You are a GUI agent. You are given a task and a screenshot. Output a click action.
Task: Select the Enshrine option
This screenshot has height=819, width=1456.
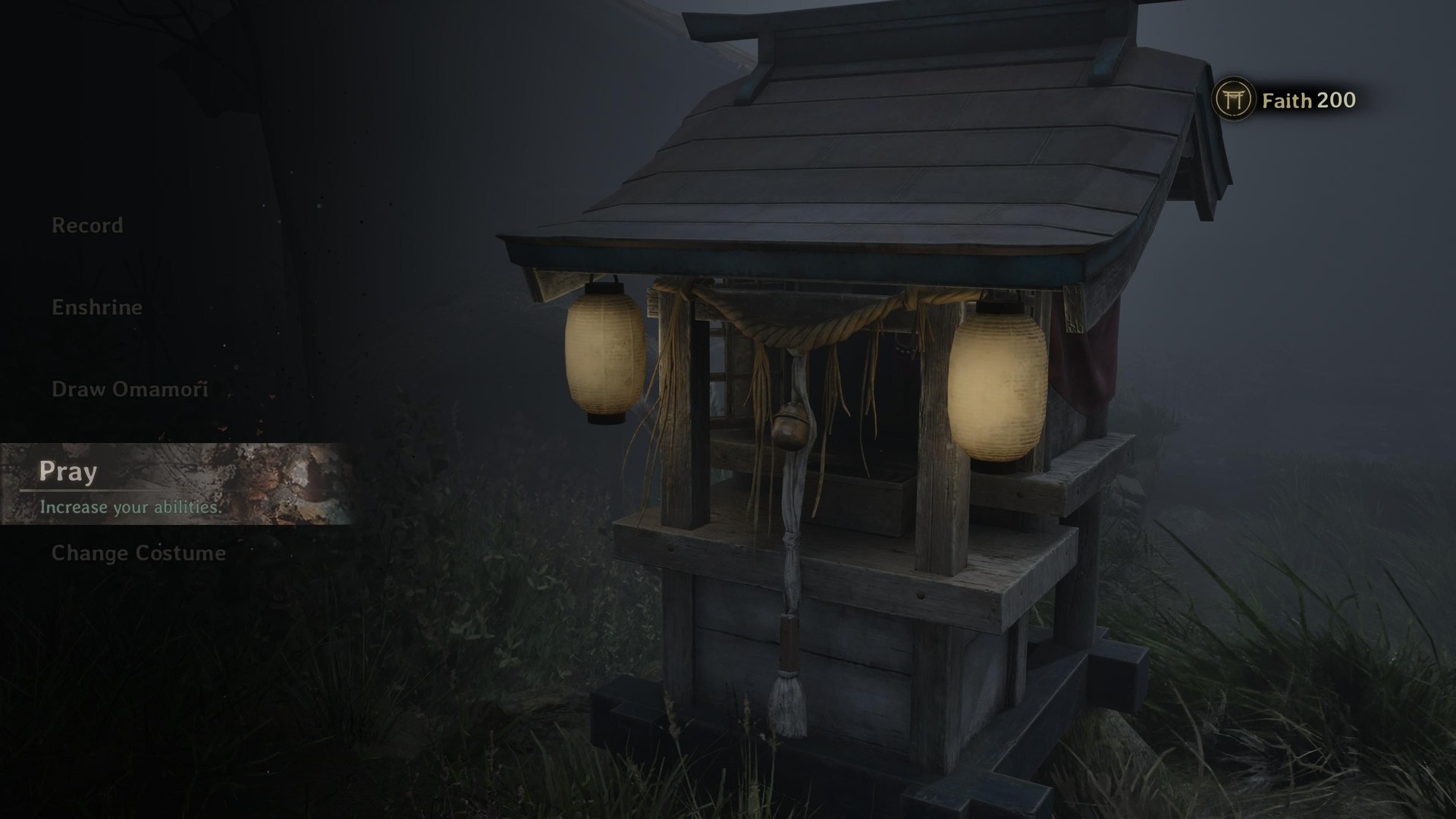(x=97, y=307)
